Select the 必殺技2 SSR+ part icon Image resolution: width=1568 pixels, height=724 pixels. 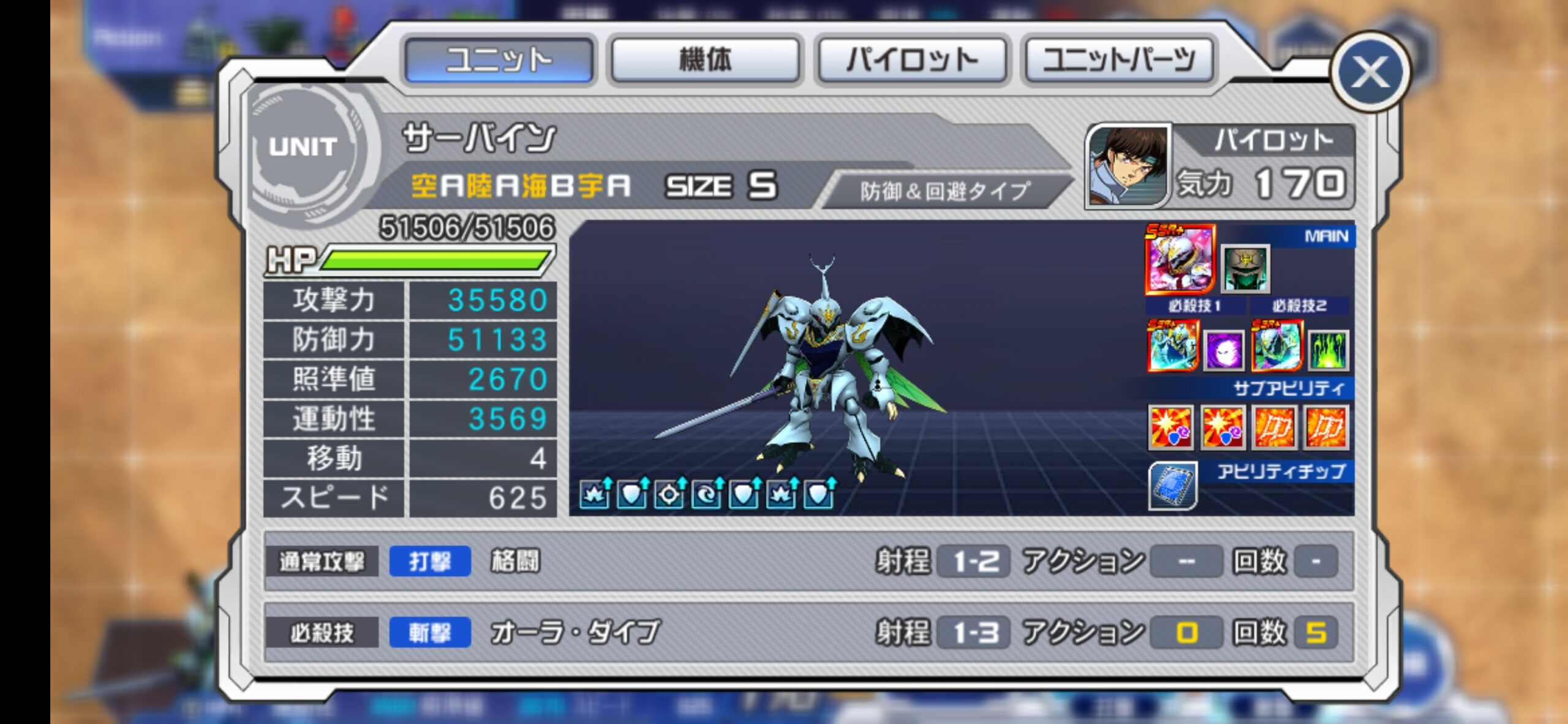[1276, 347]
